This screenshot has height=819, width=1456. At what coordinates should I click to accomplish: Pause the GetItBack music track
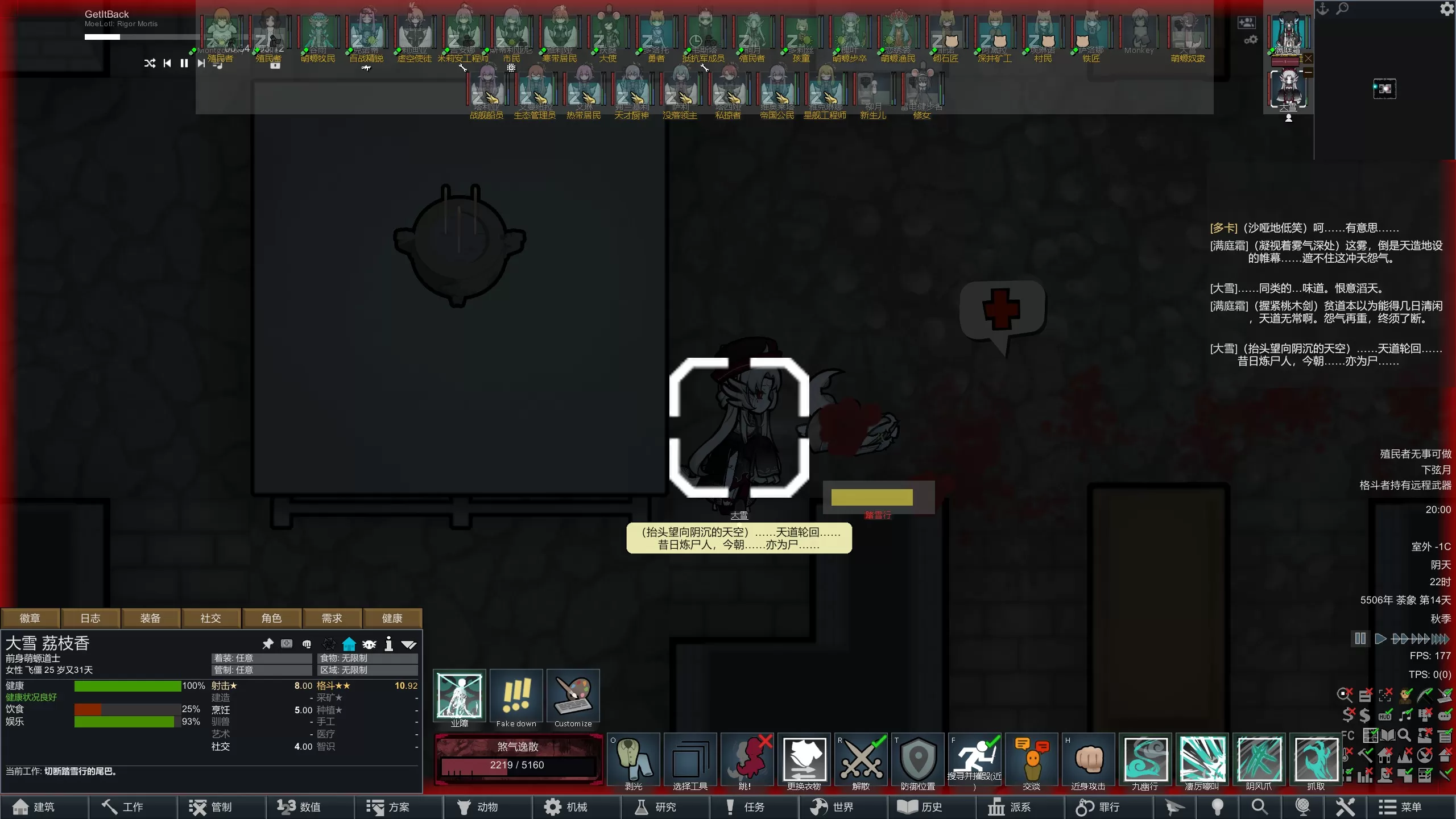click(184, 63)
